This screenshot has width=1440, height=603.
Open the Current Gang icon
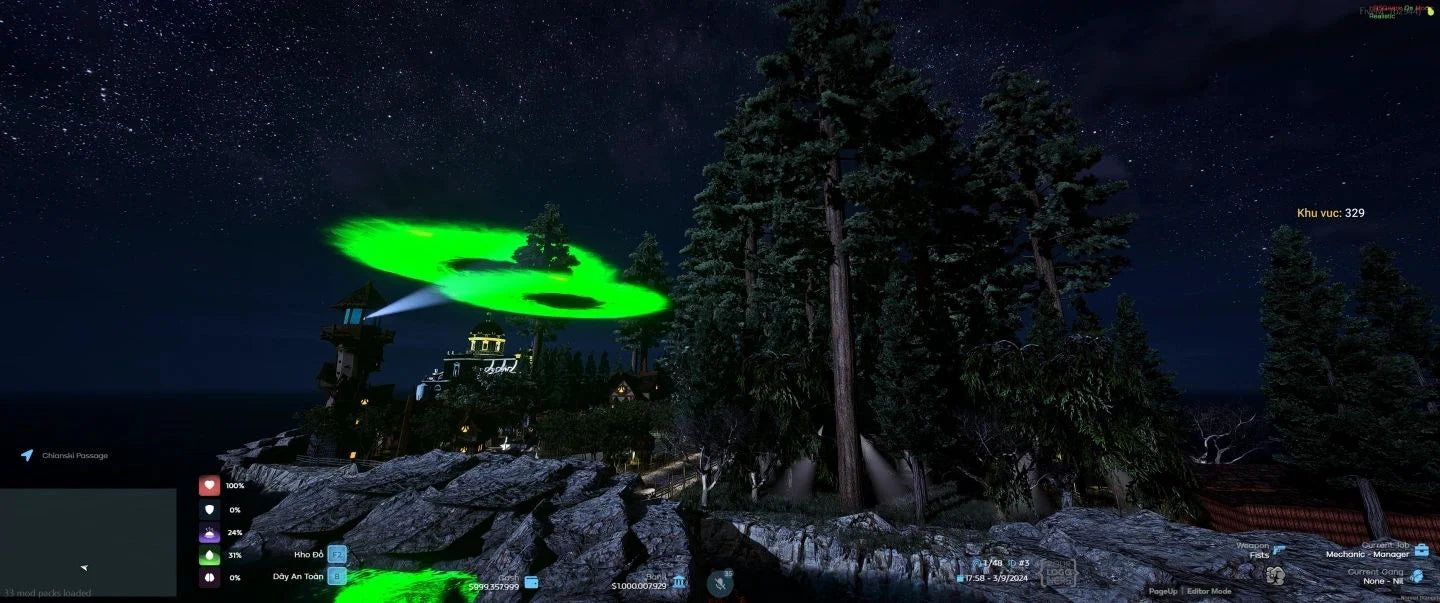(x=1418, y=575)
